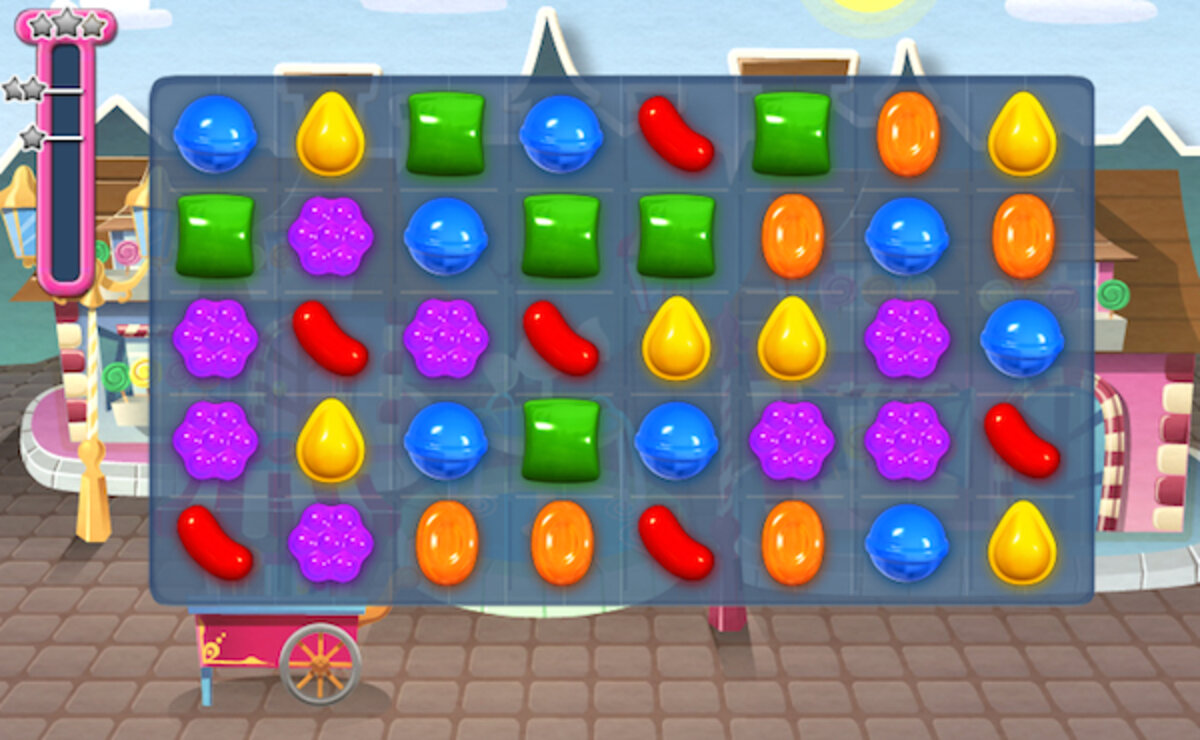This screenshot has height=740, width=1200.
Task: Choose the red jelly bean between two orange candies
Action: point(676,542)
